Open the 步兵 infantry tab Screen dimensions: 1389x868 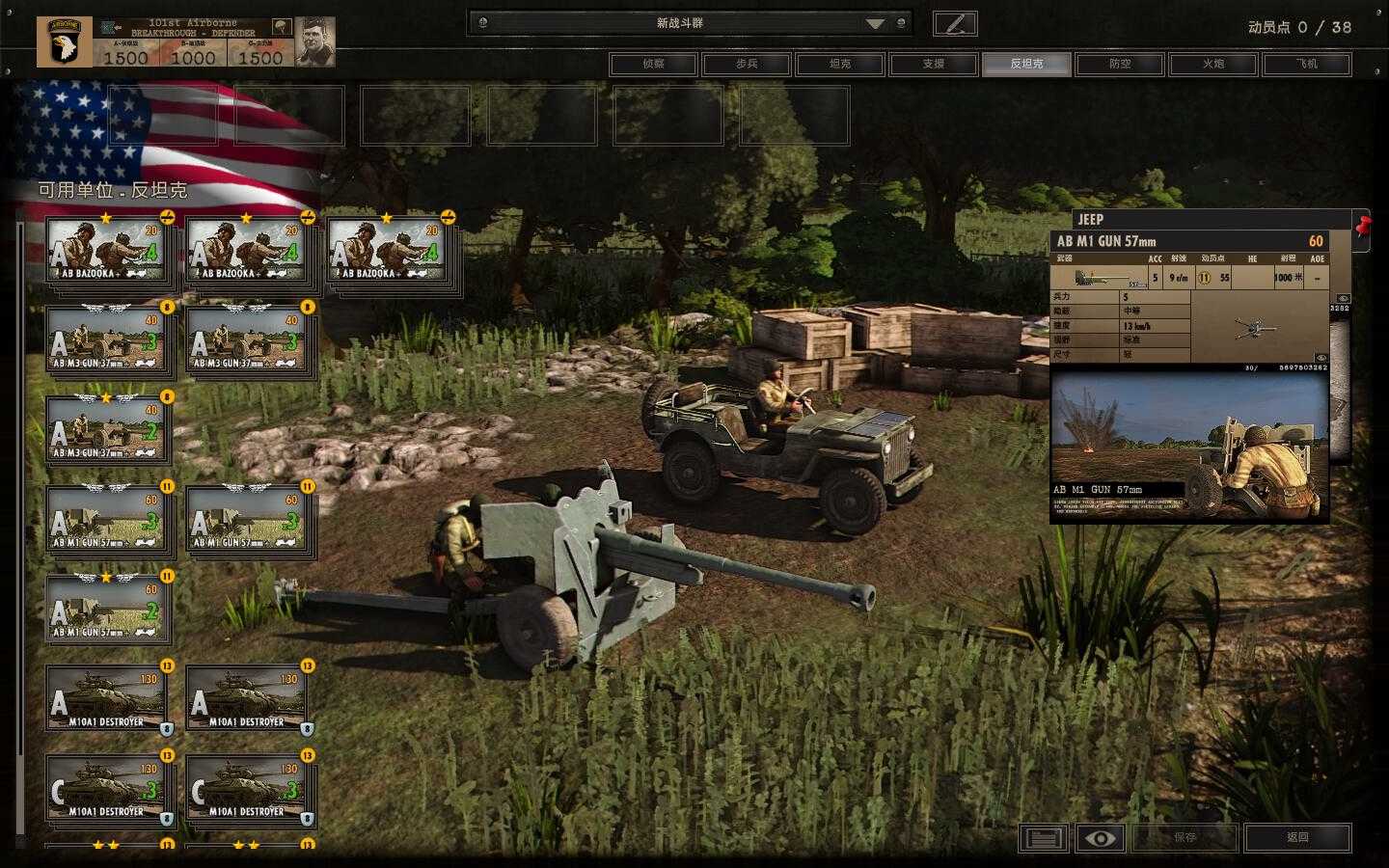tap(747, 64)
